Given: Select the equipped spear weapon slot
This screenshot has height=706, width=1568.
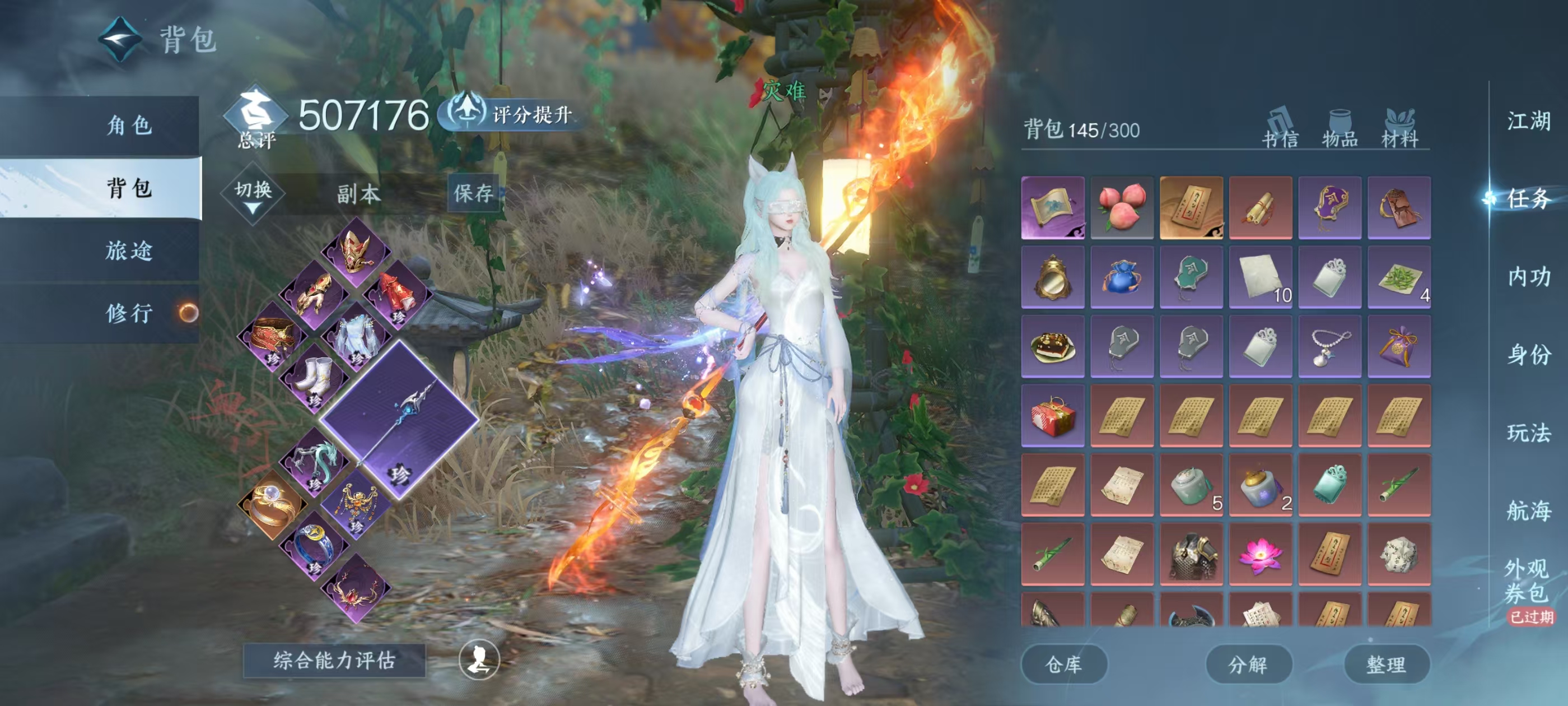Looking at the screenshot, I should tap(399, 419).
